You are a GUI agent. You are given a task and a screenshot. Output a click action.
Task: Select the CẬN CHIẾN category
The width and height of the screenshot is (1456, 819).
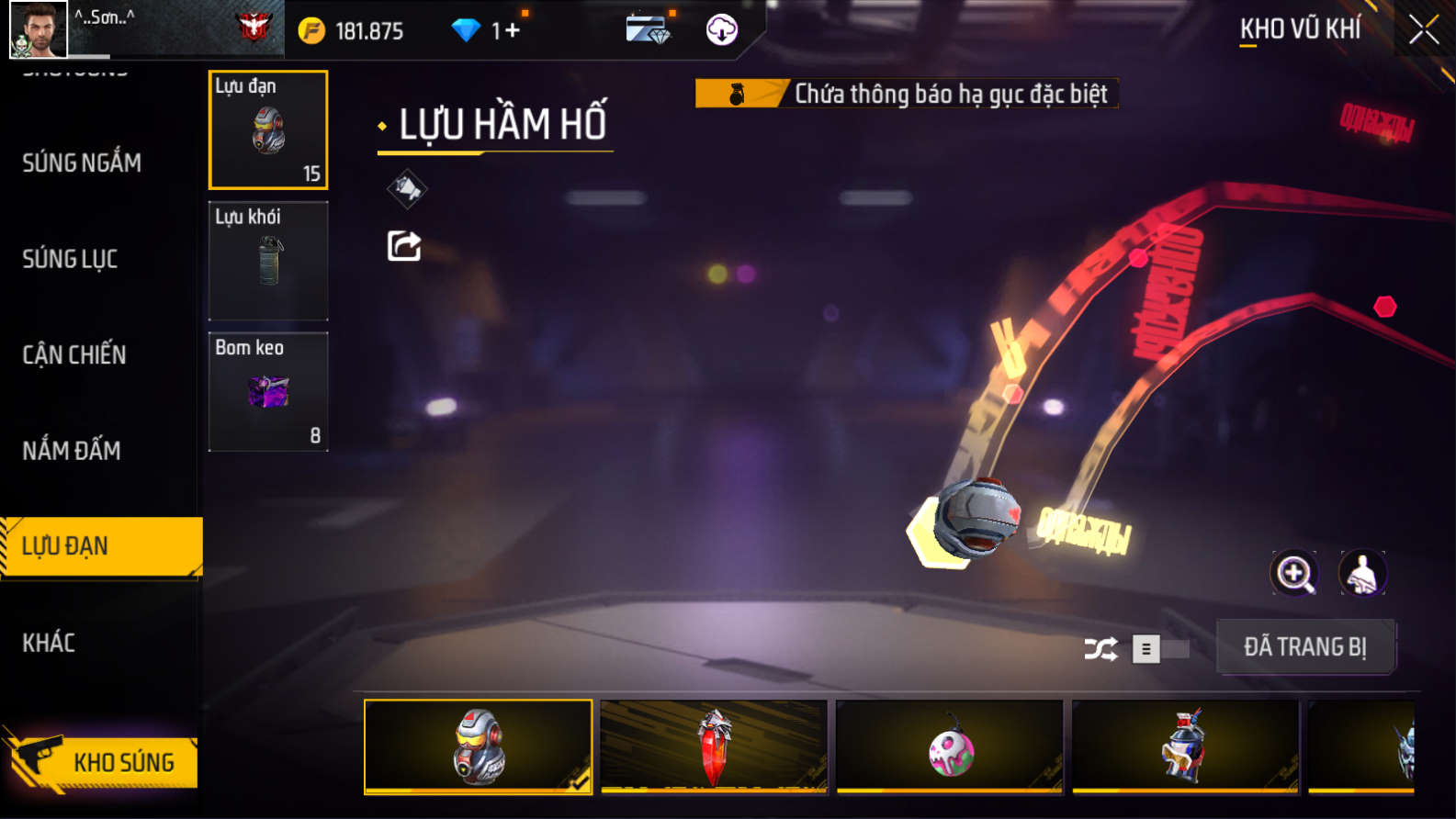tap(74, 354)
